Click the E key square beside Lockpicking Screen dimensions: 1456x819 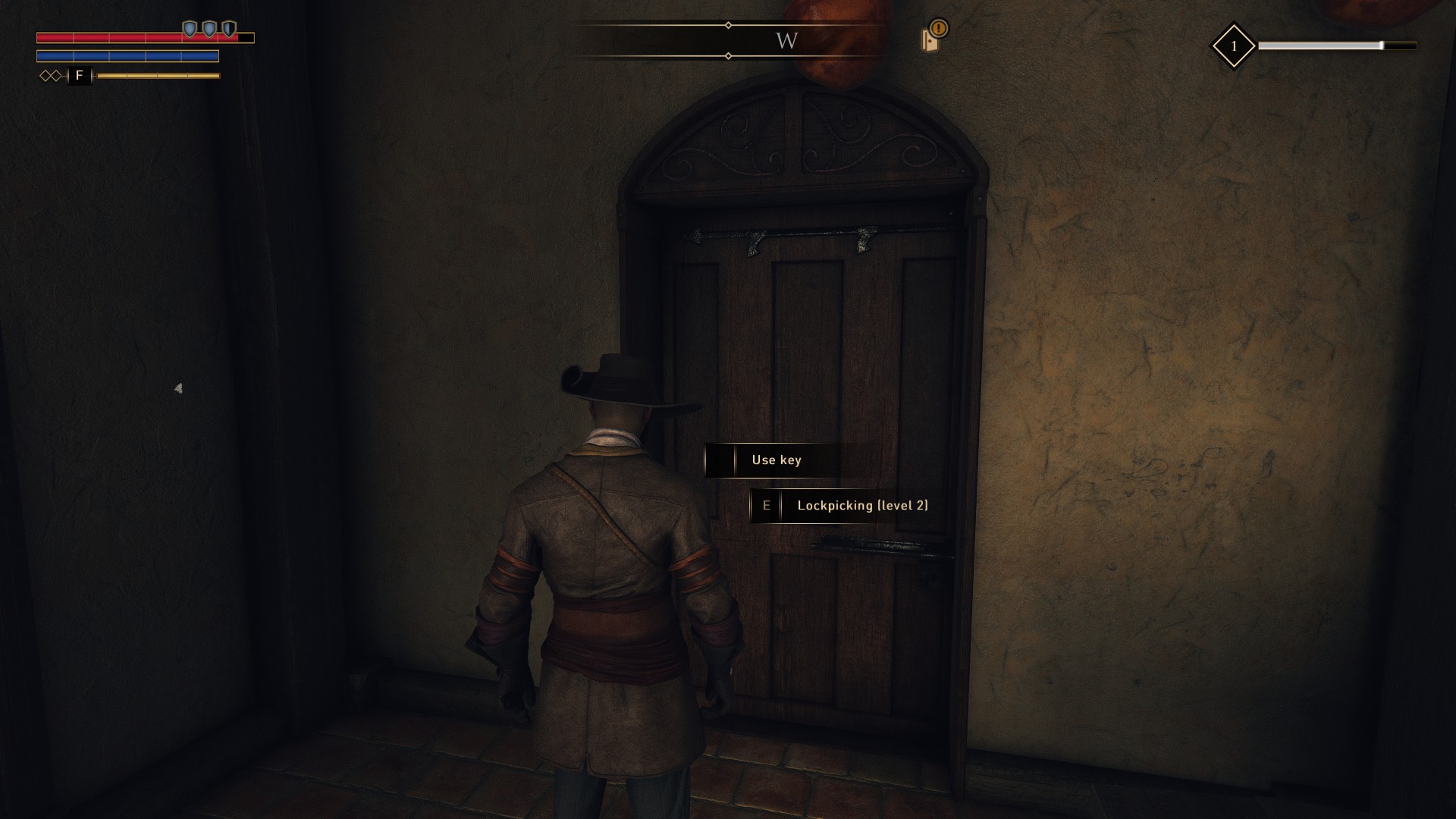767,506
